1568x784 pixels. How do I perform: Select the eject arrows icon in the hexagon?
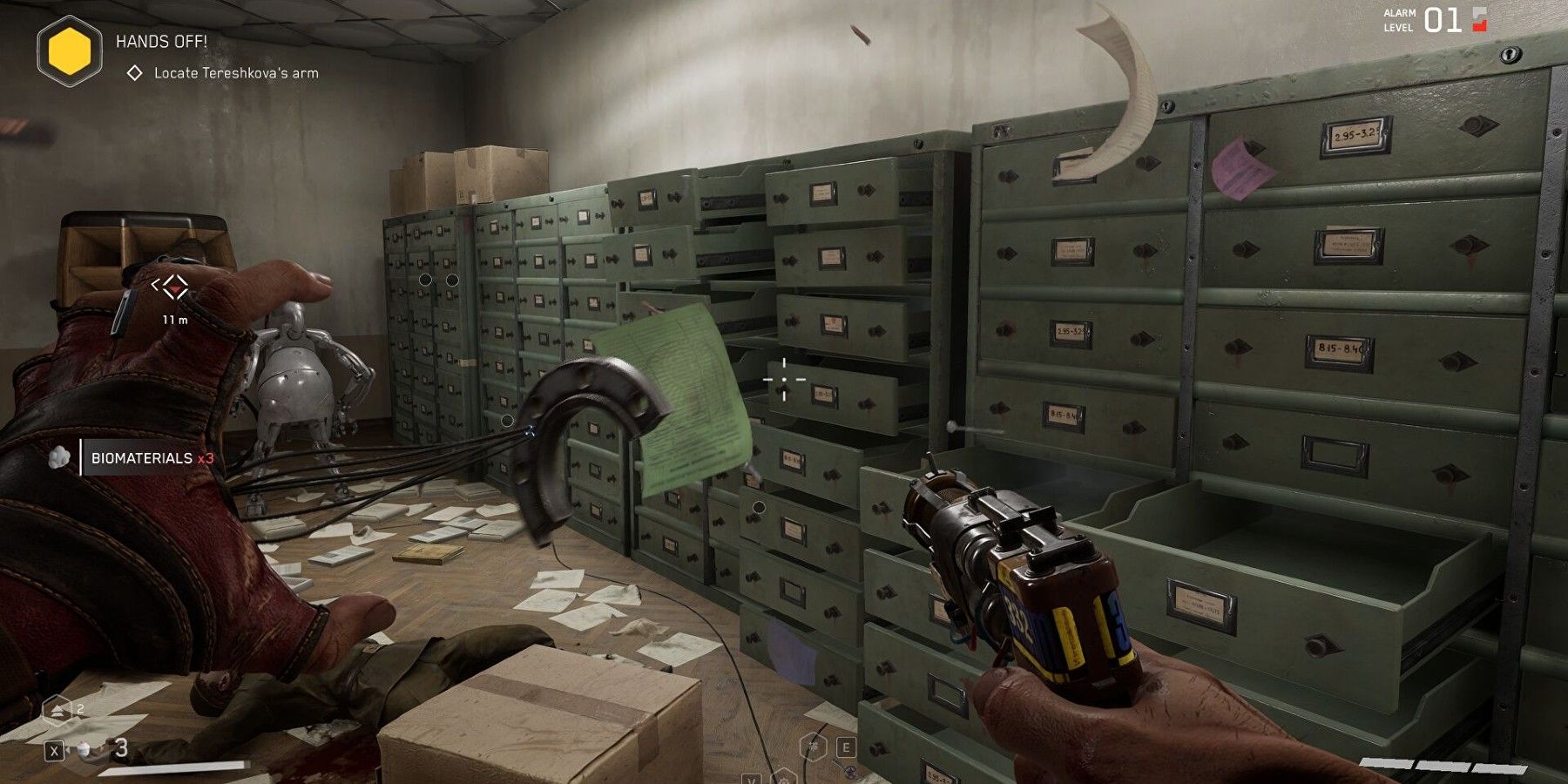(x=56, y=709)
